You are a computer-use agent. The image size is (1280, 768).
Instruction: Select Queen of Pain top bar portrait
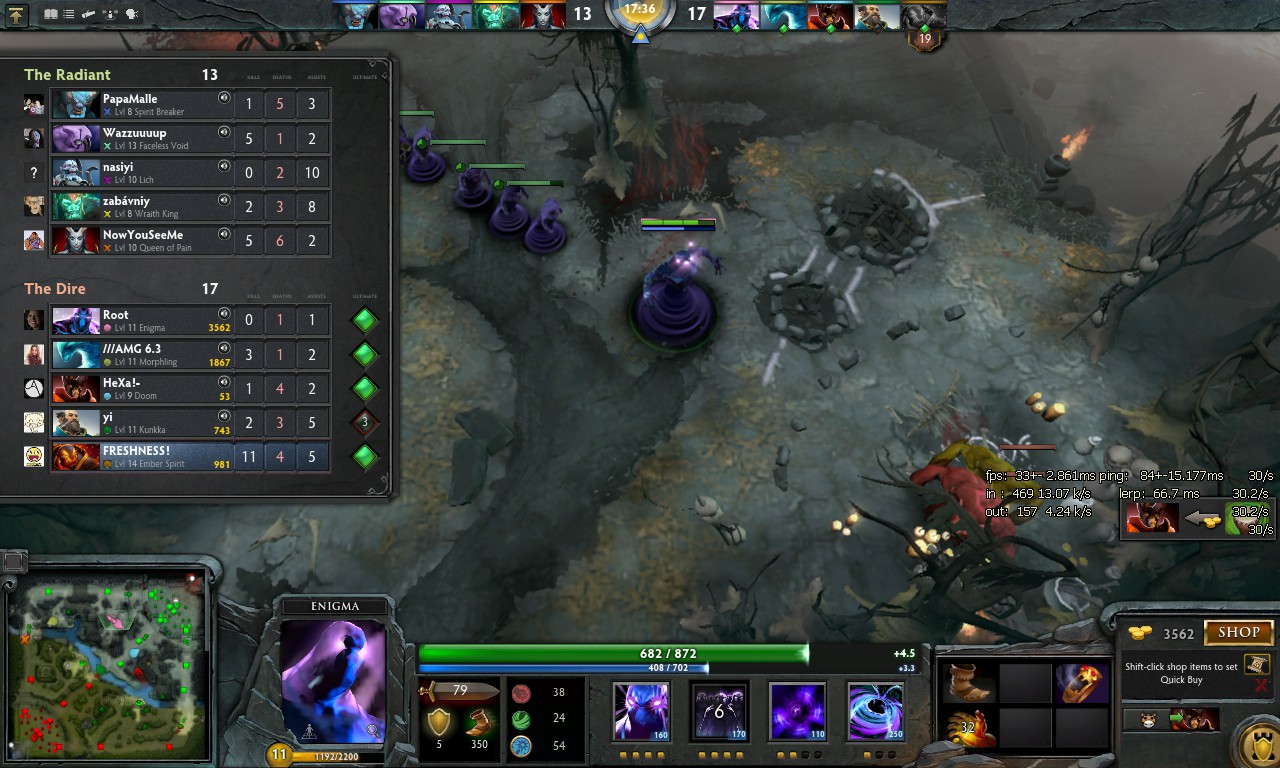pyautogui.click(x=542, y=16)
